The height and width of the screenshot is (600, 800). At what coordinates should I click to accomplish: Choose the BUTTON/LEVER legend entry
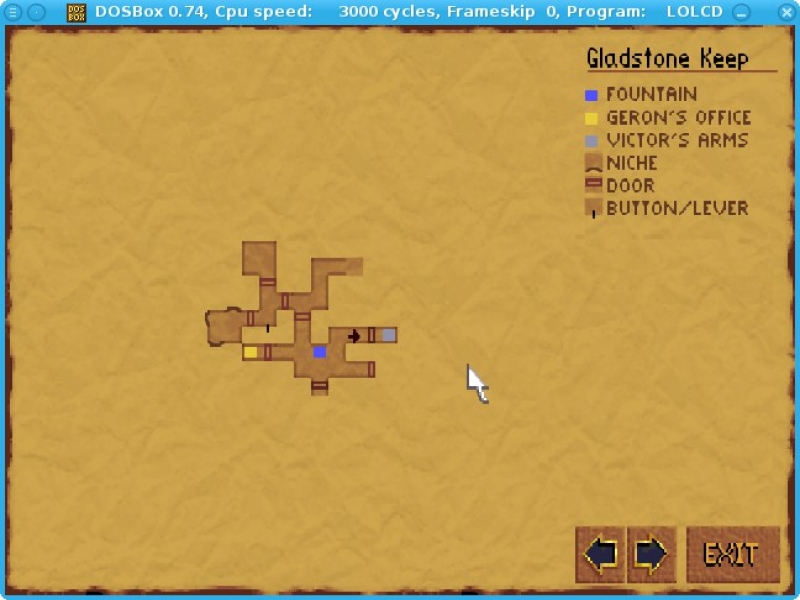coord(677,209)
